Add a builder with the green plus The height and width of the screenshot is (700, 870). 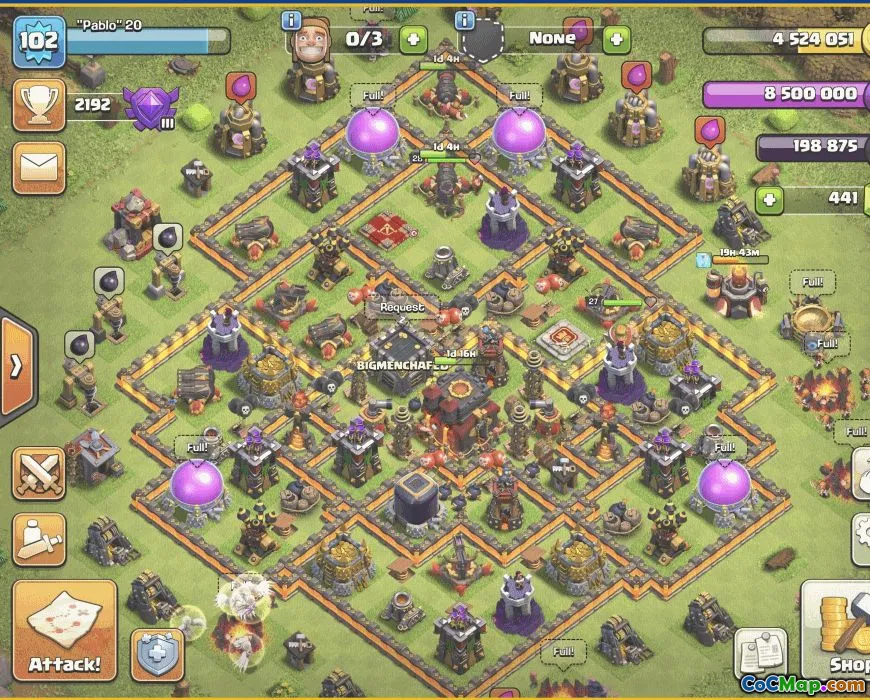413,40
